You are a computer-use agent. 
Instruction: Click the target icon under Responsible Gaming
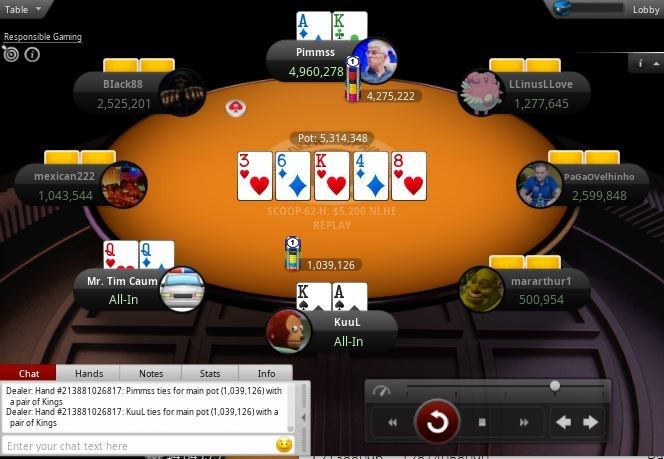coord(11,54)
